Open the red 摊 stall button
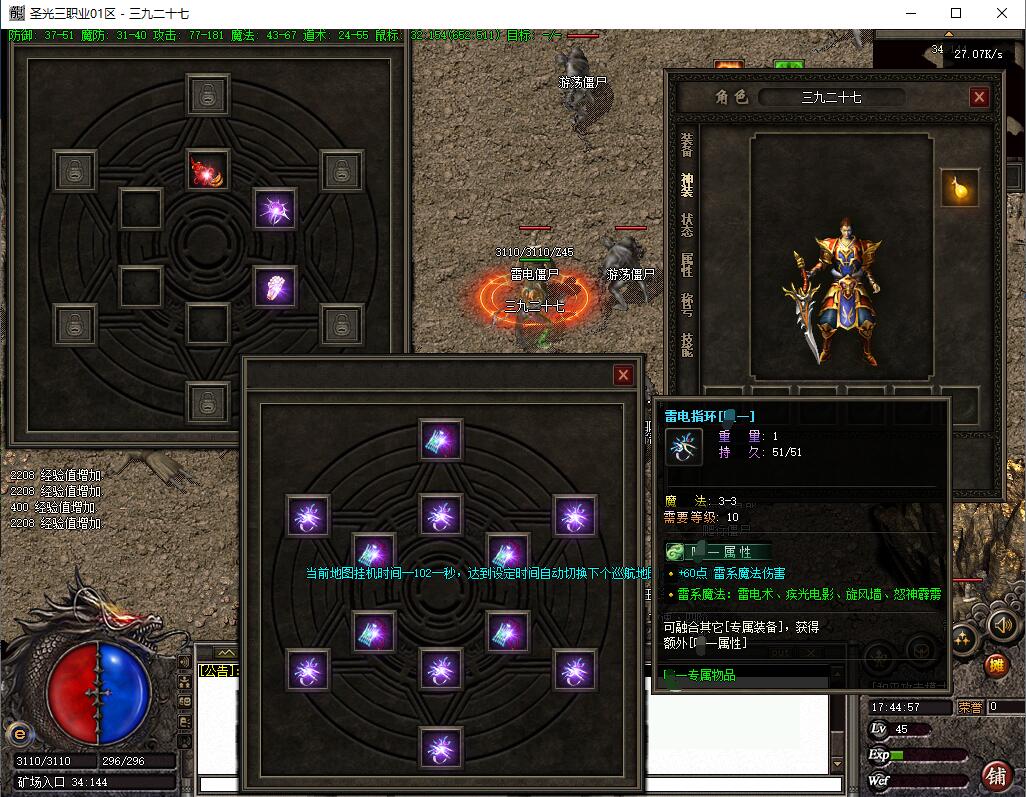 pos(996,665)
